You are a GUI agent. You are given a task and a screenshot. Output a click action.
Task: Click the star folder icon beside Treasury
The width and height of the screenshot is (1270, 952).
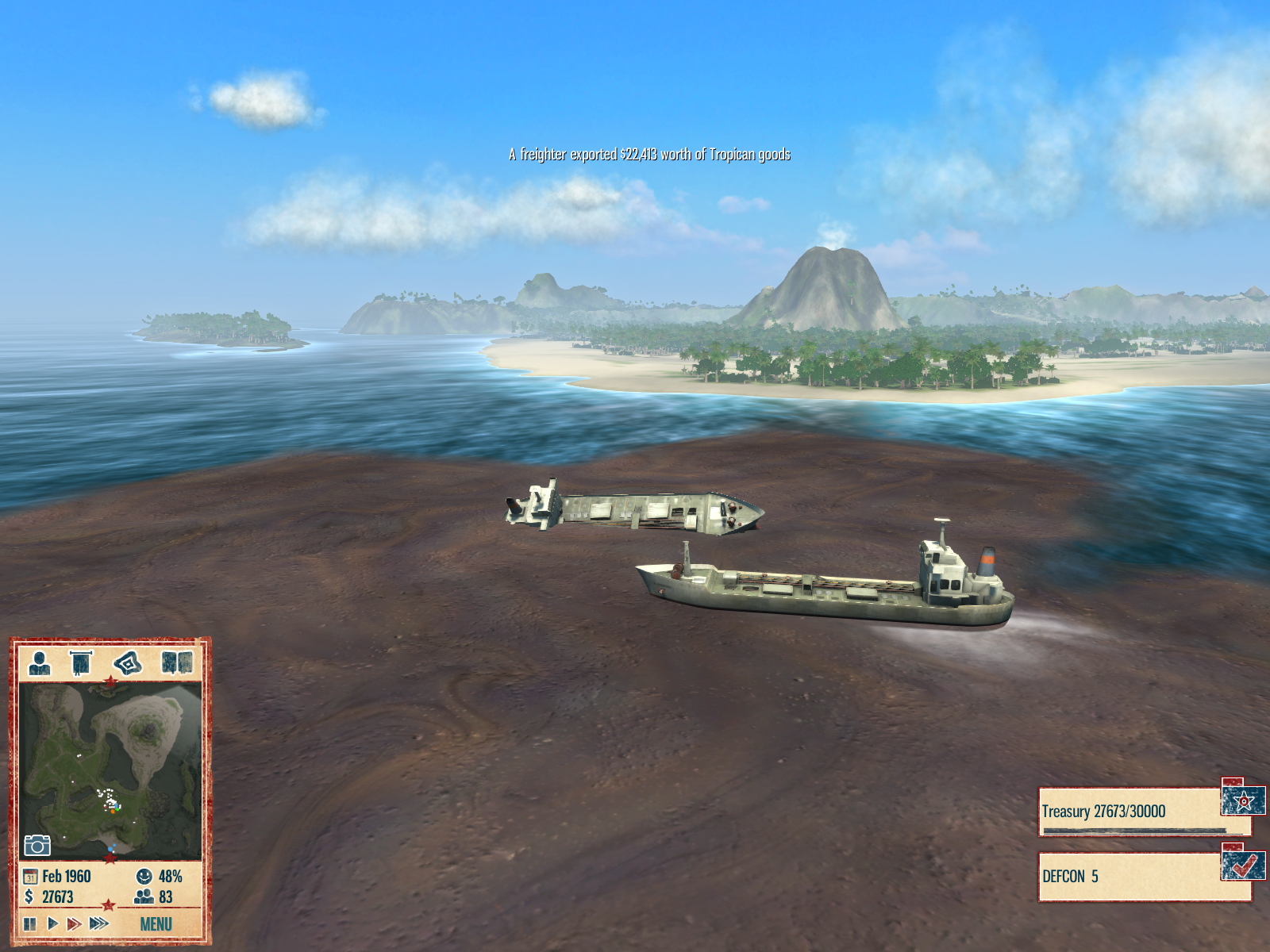click(1243, 800)
